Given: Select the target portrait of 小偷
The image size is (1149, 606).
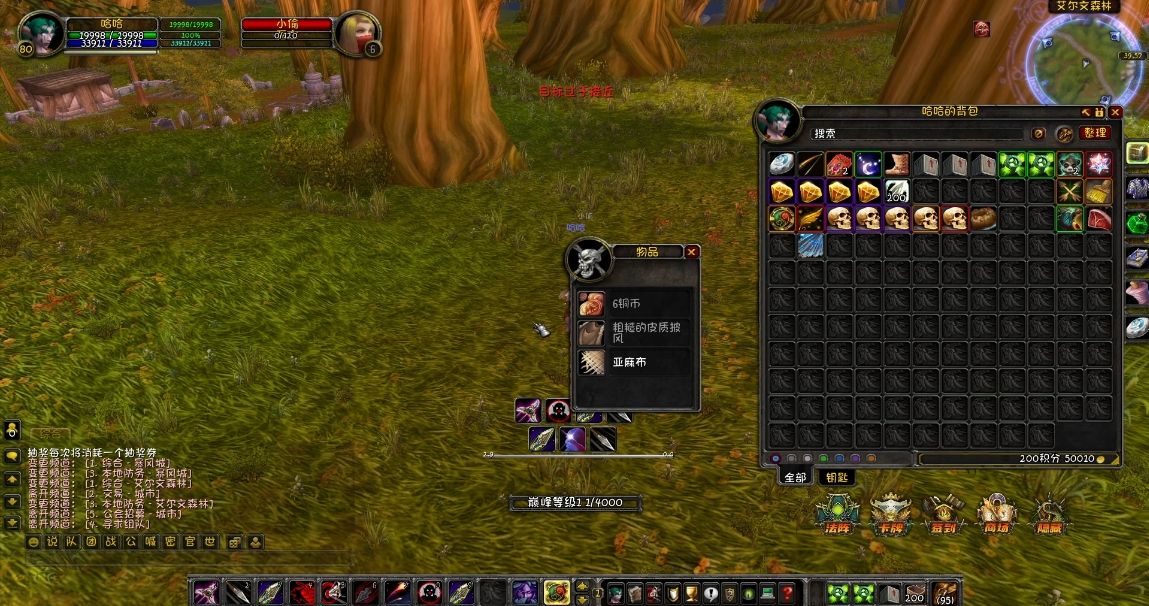Looking at the screenshot, I should click(x=357, y=35).
